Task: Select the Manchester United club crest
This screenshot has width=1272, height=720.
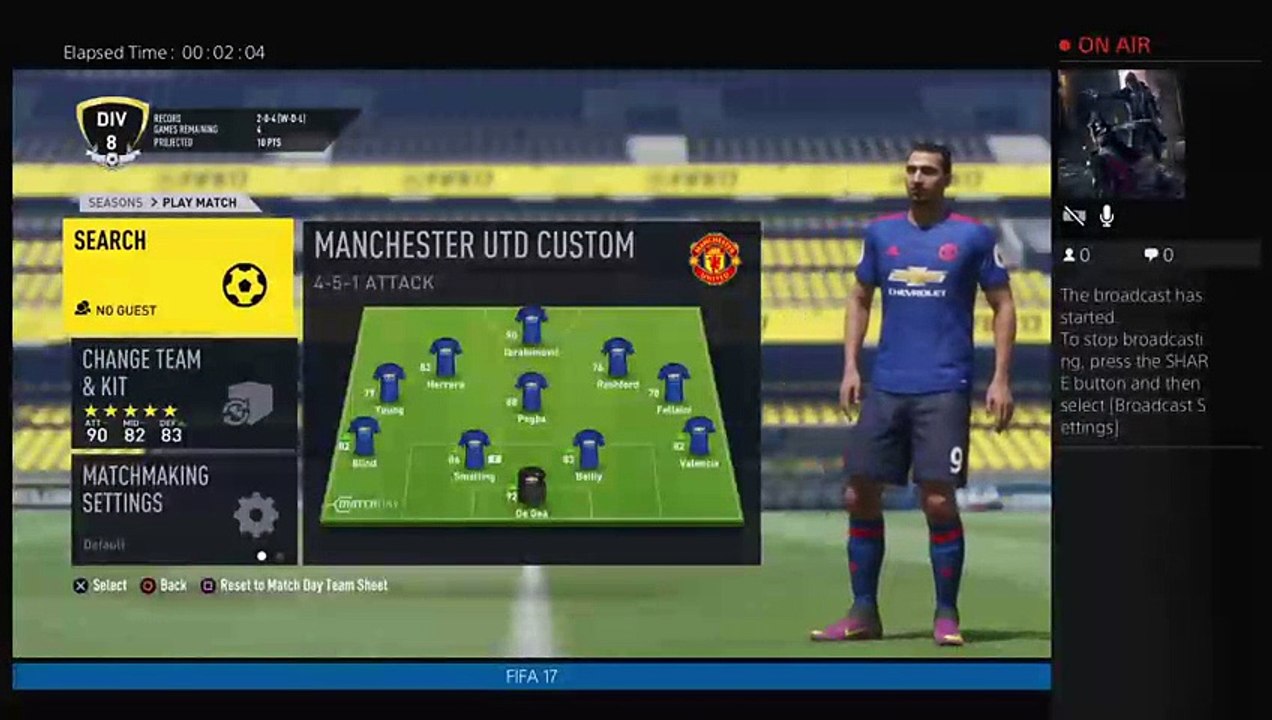Action: pos(715,259)
